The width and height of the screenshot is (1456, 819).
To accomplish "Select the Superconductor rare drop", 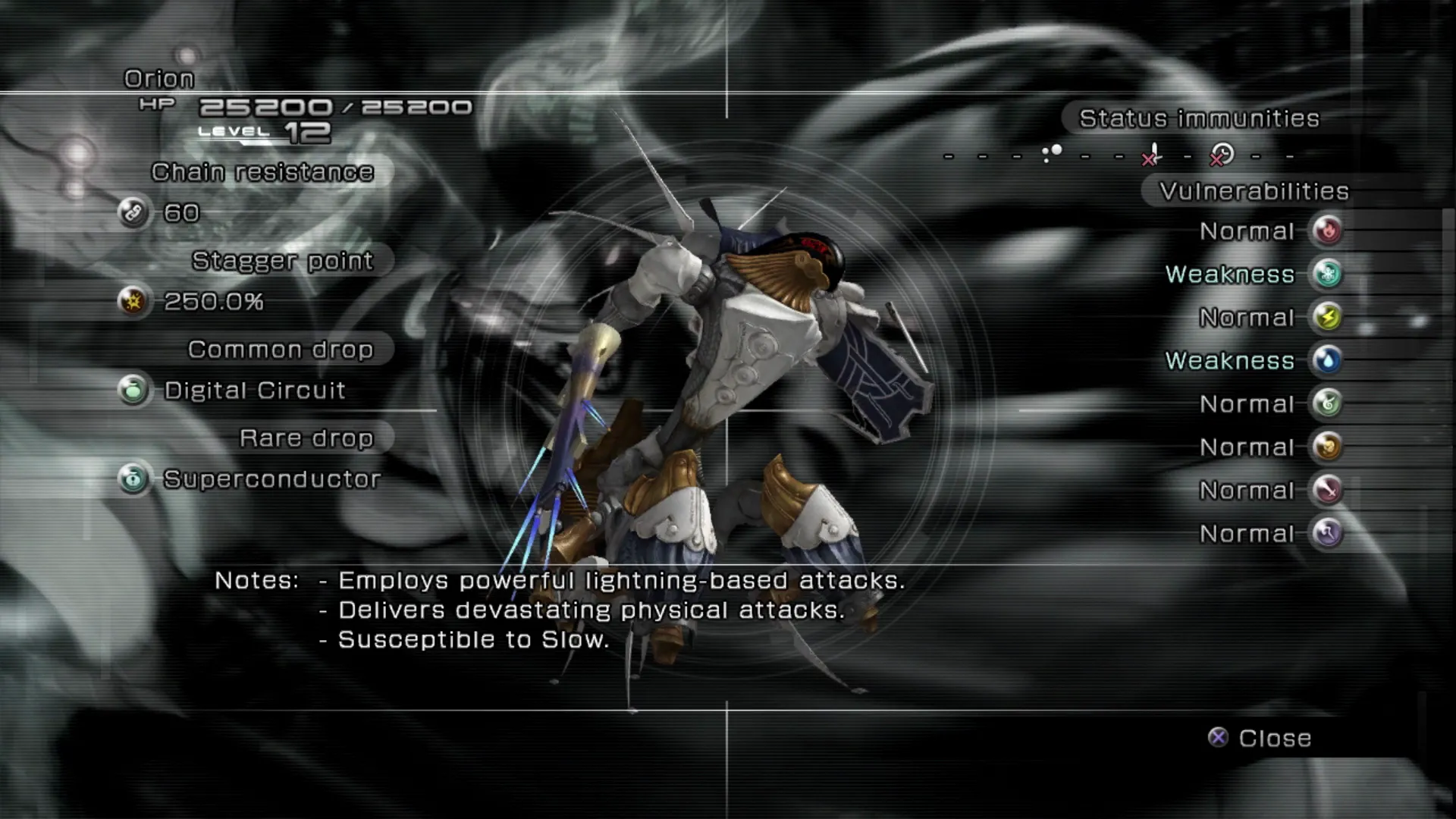I will (x=271, y=479).
